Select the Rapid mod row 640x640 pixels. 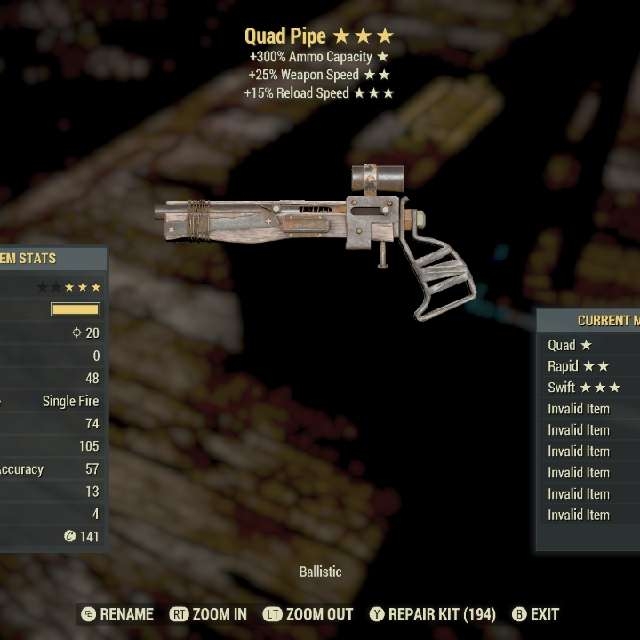click(578, 366)
